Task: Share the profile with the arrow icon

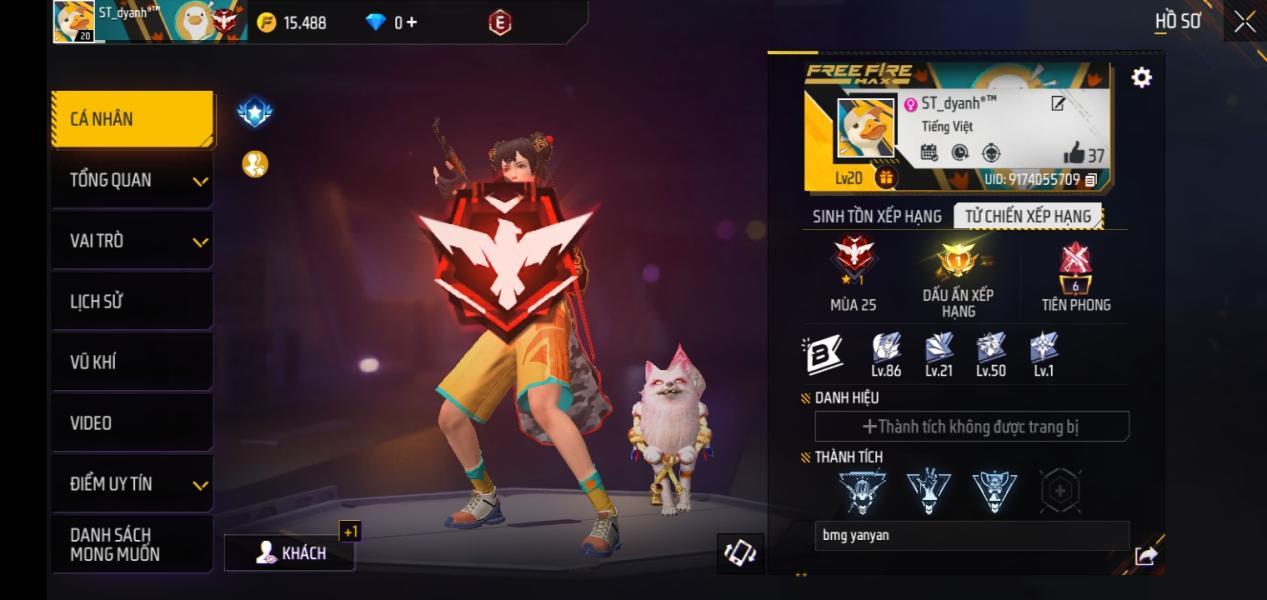Action: pos(1146,556)
